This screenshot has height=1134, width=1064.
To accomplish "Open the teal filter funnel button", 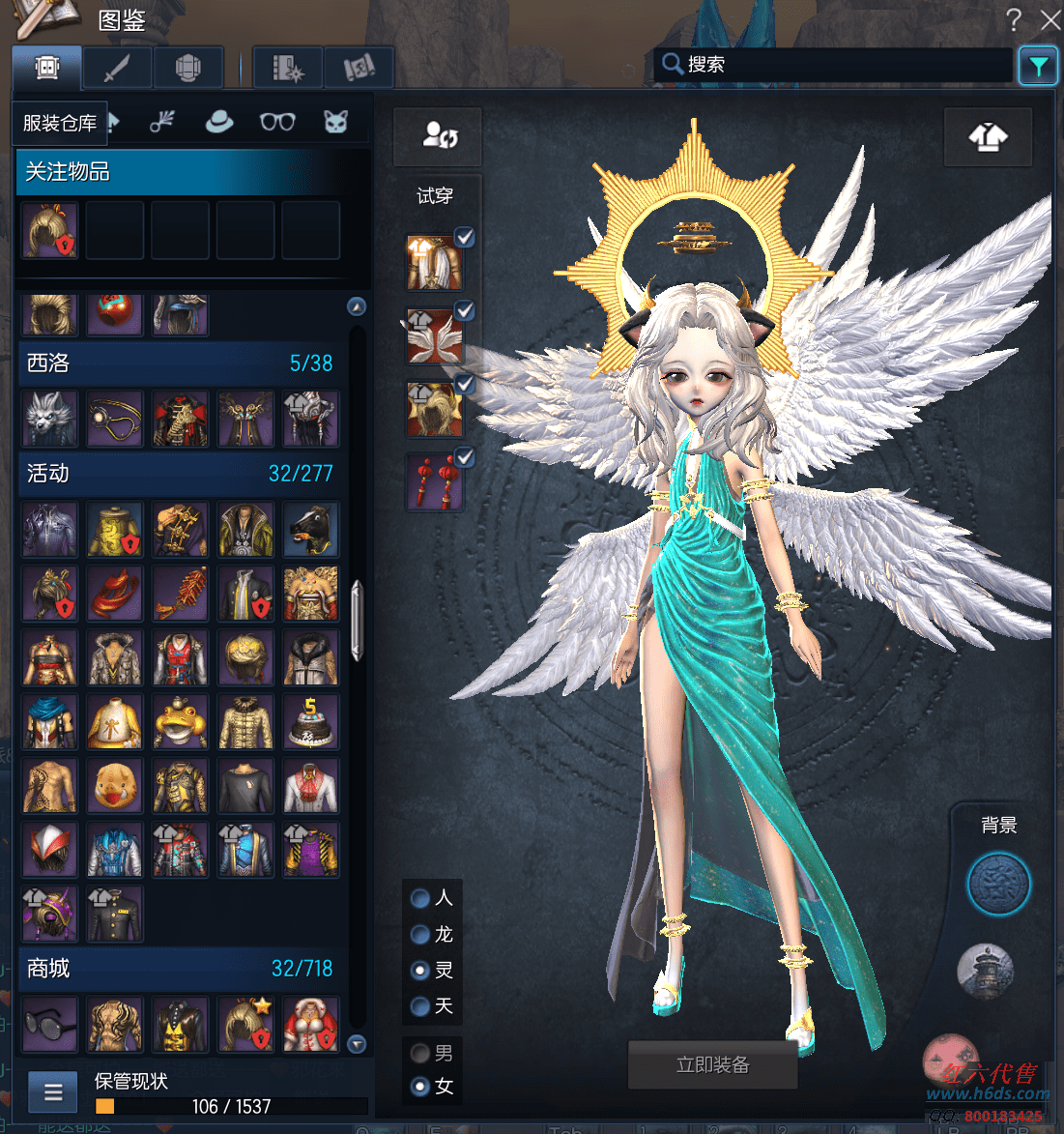I will coord(1038,66).
